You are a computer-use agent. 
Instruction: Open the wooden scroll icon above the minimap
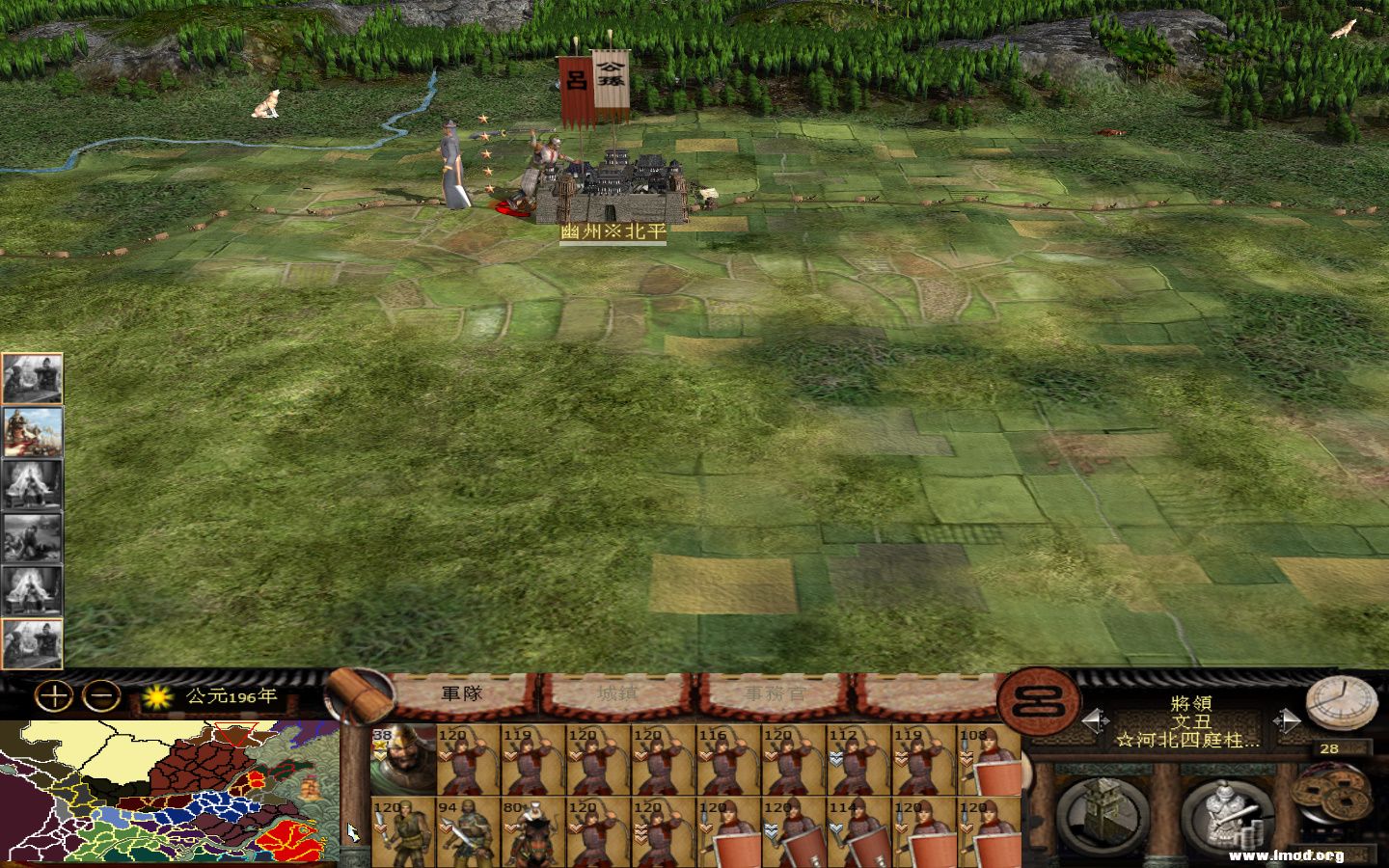358,696
